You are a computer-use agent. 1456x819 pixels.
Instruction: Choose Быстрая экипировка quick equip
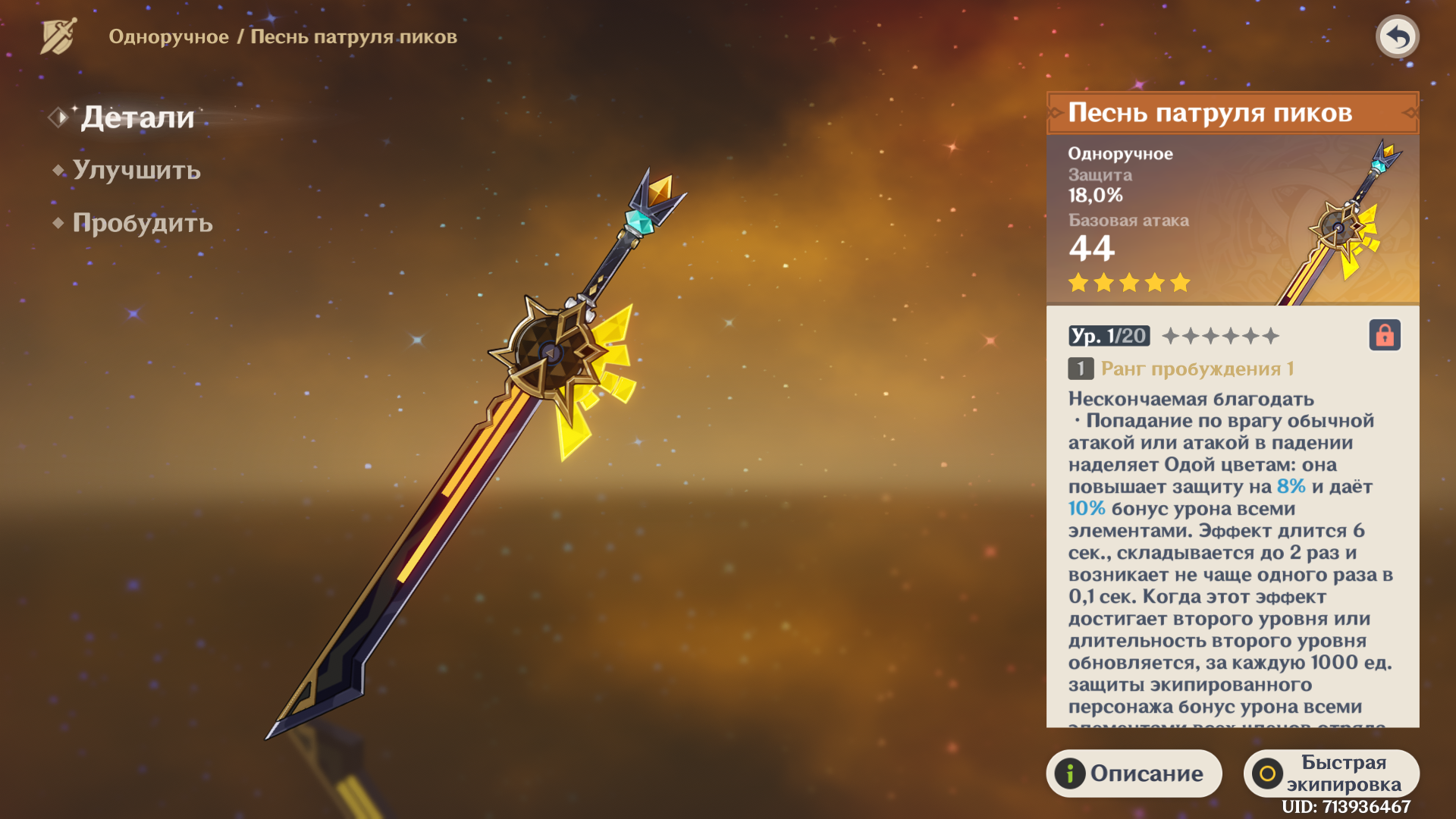point(1331,773)
